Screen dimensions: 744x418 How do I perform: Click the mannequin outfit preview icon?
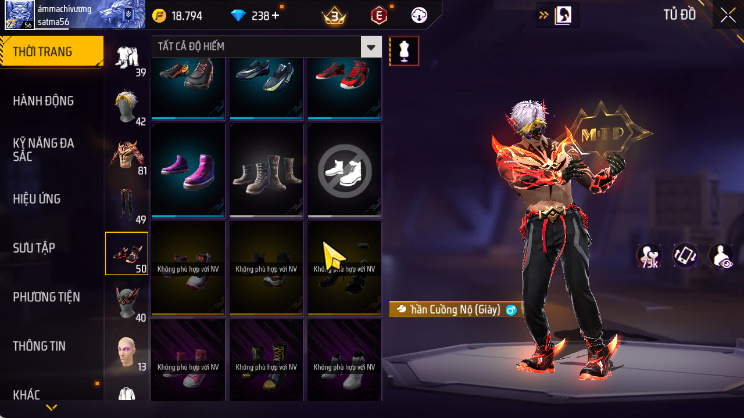(403, 49)
